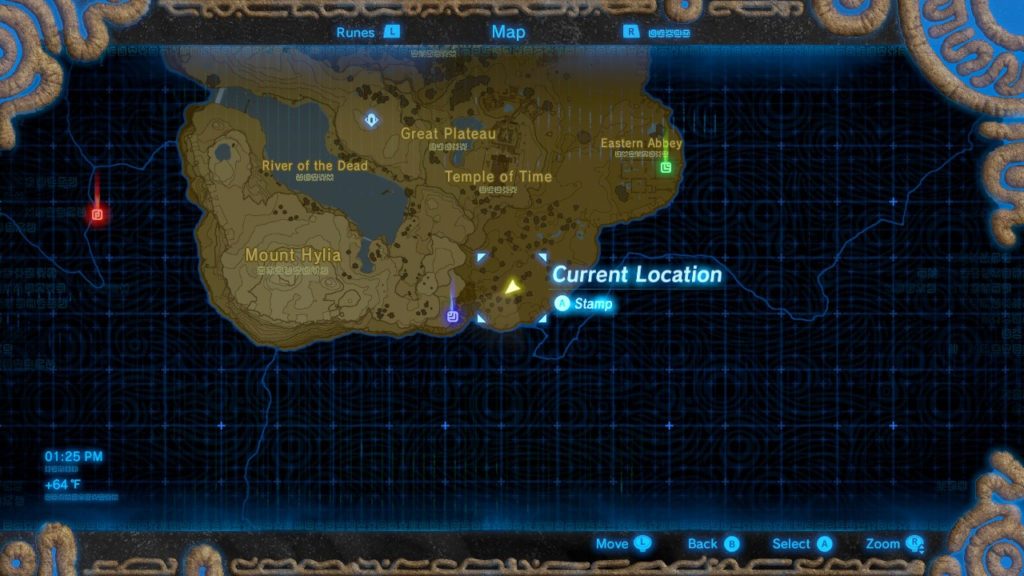Select the red shrine marker

97,214
